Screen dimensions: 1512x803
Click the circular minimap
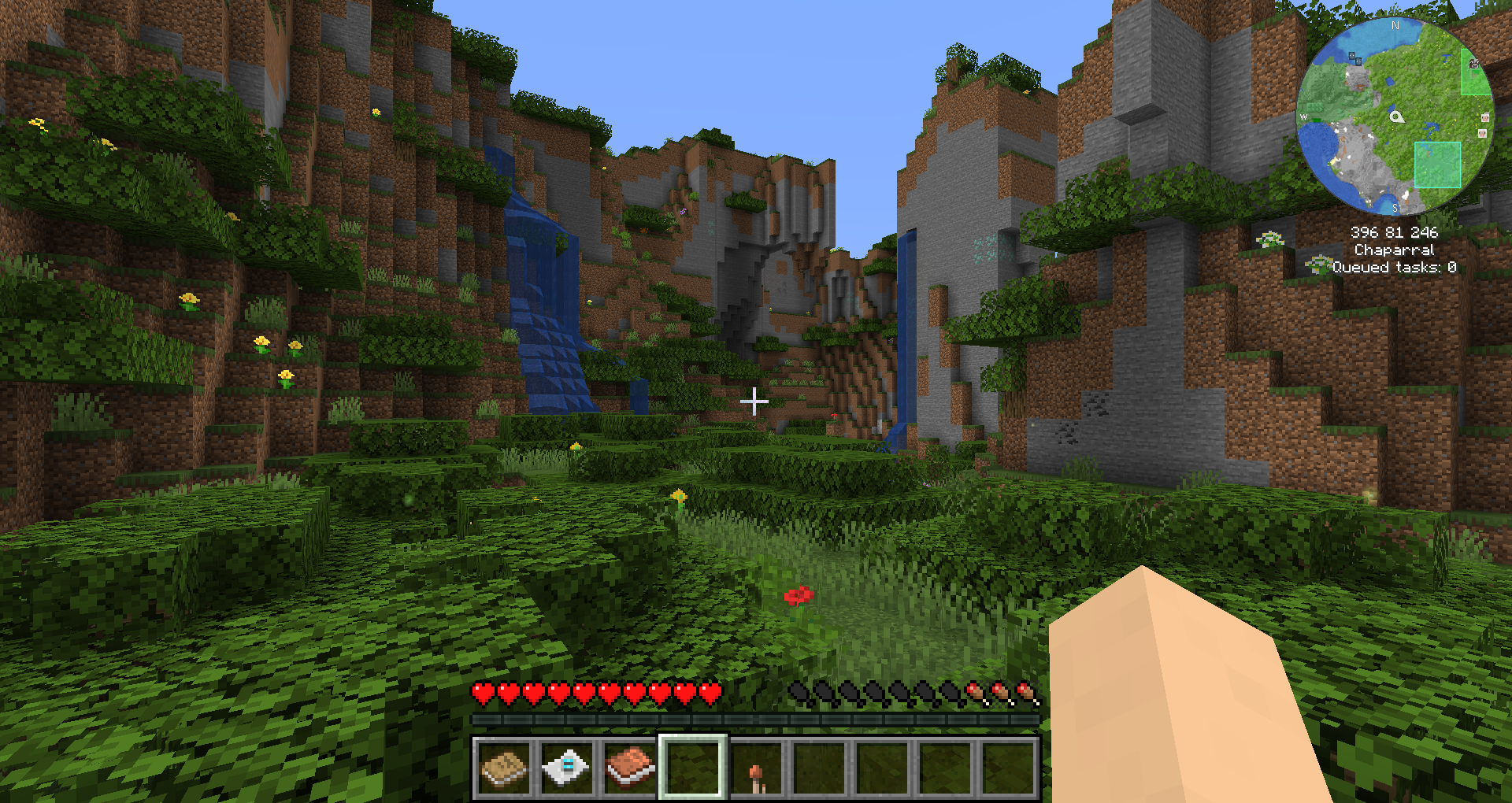tap(1395, 117)
